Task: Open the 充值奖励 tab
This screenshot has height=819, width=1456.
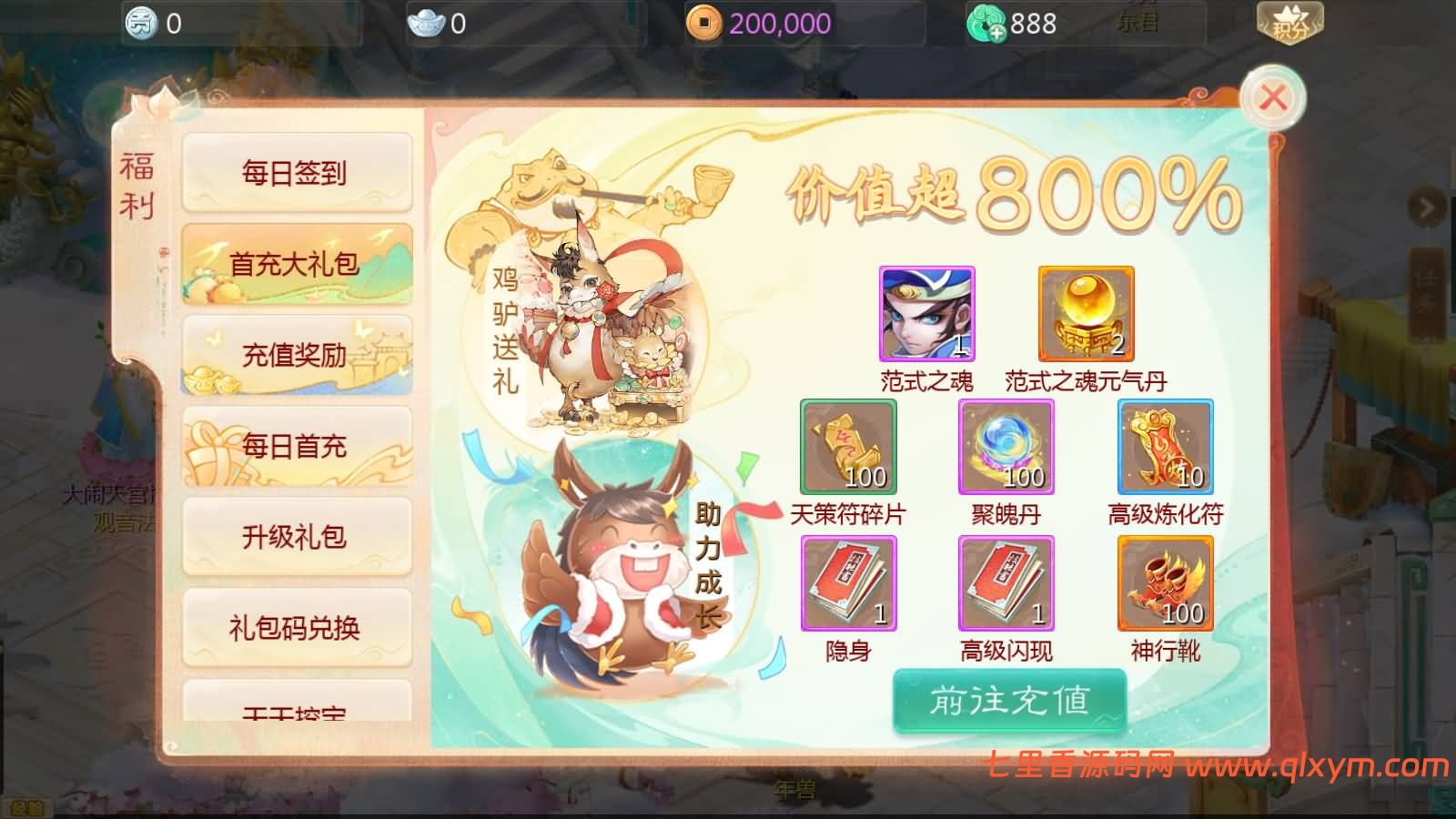Action: (x=296, y=355)
